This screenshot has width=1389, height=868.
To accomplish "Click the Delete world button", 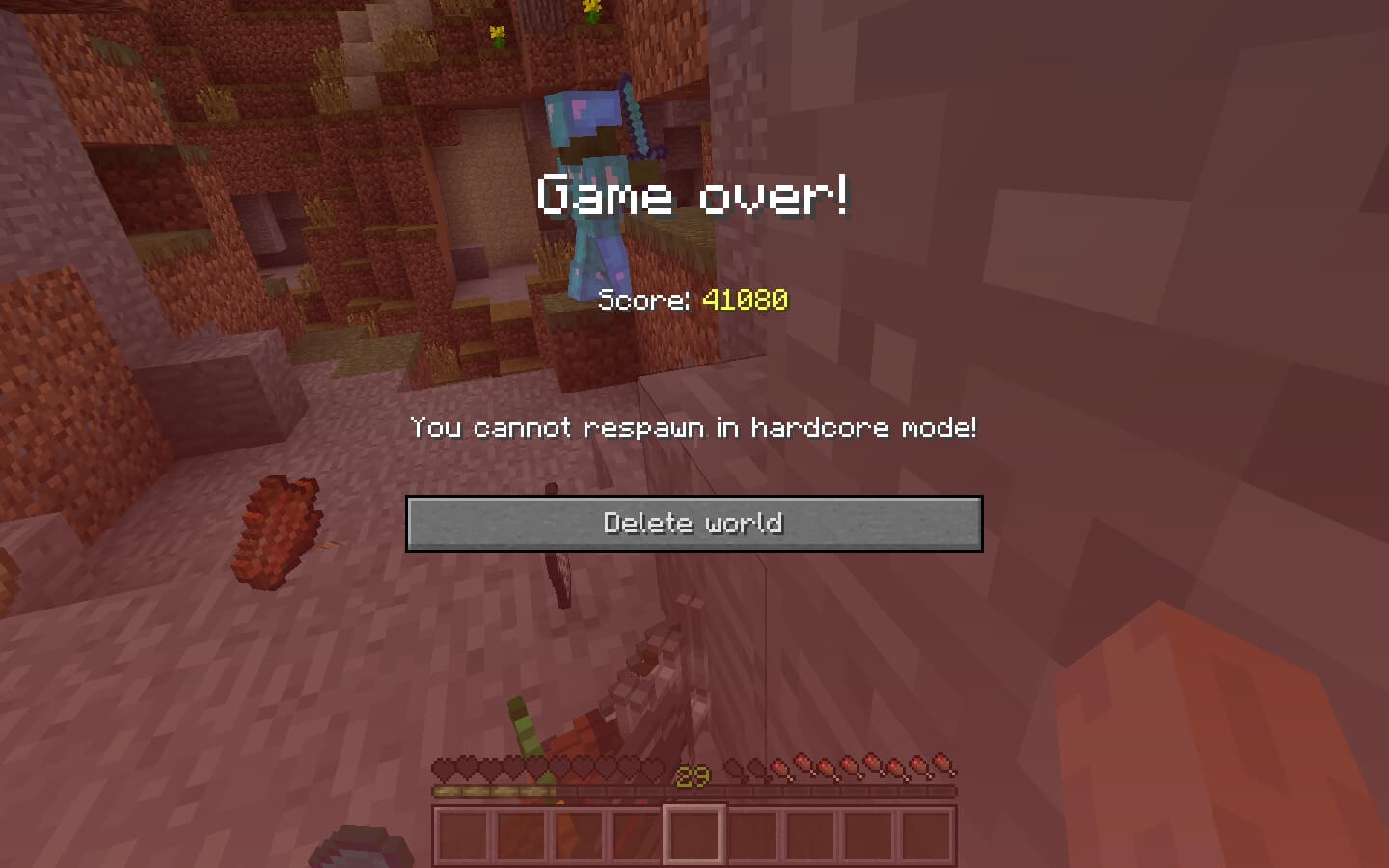I will tap(694, 523).
